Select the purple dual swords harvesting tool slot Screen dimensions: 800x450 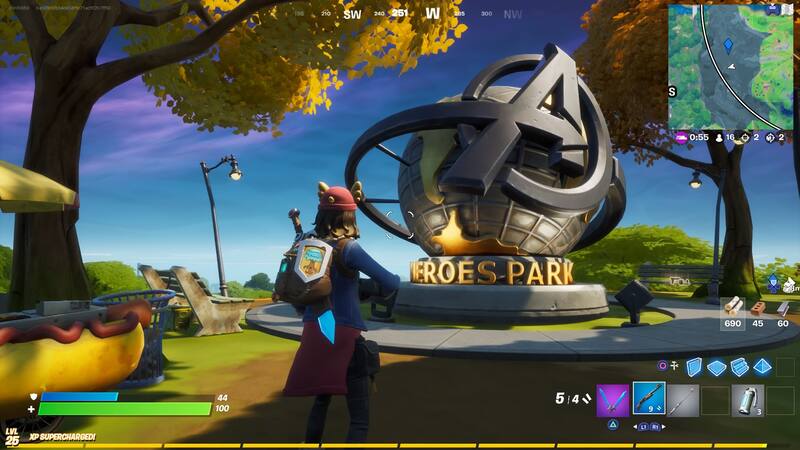pos(612,400)
